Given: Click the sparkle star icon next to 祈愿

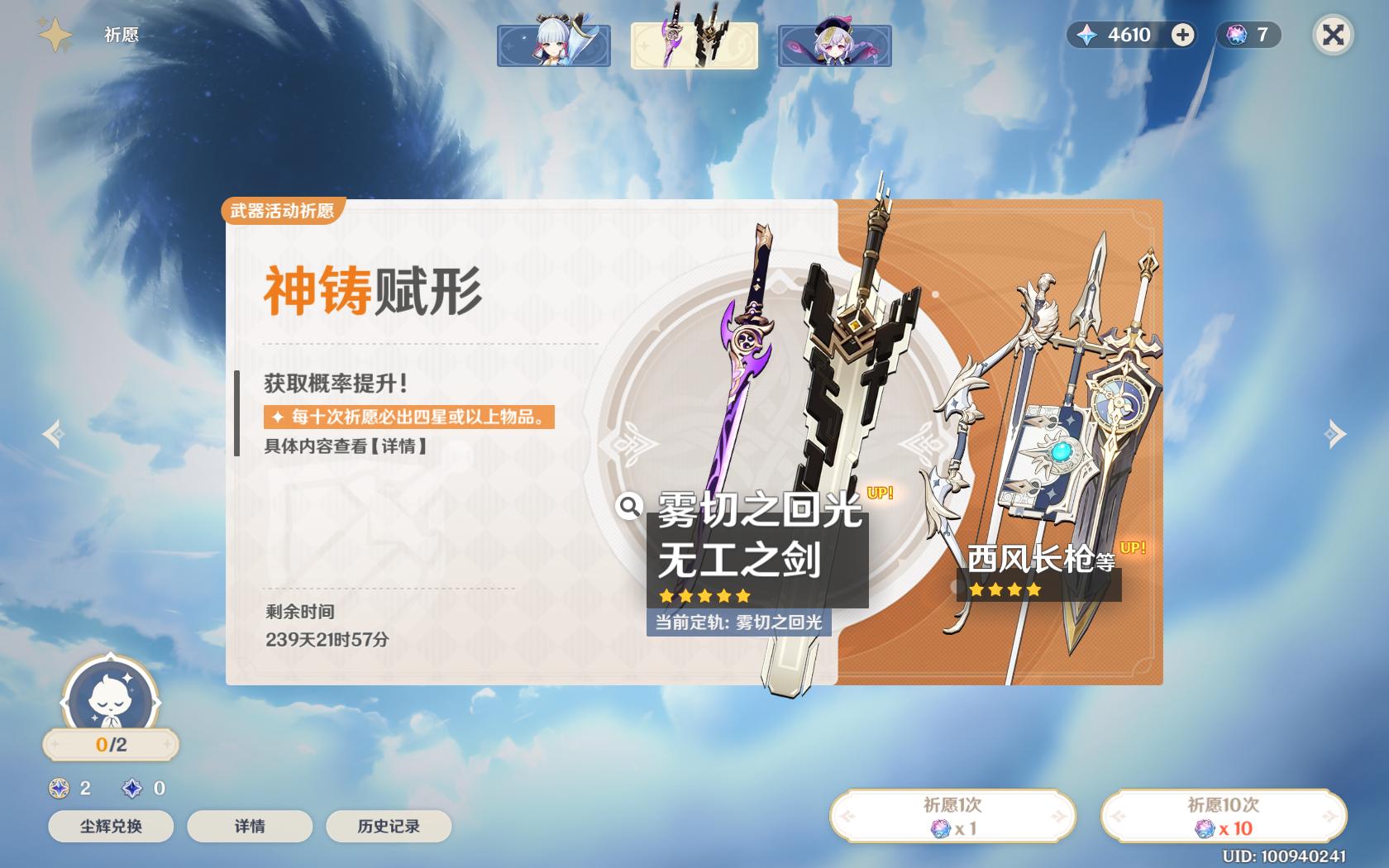Looking at the screenshot, I should coord(53,33).
